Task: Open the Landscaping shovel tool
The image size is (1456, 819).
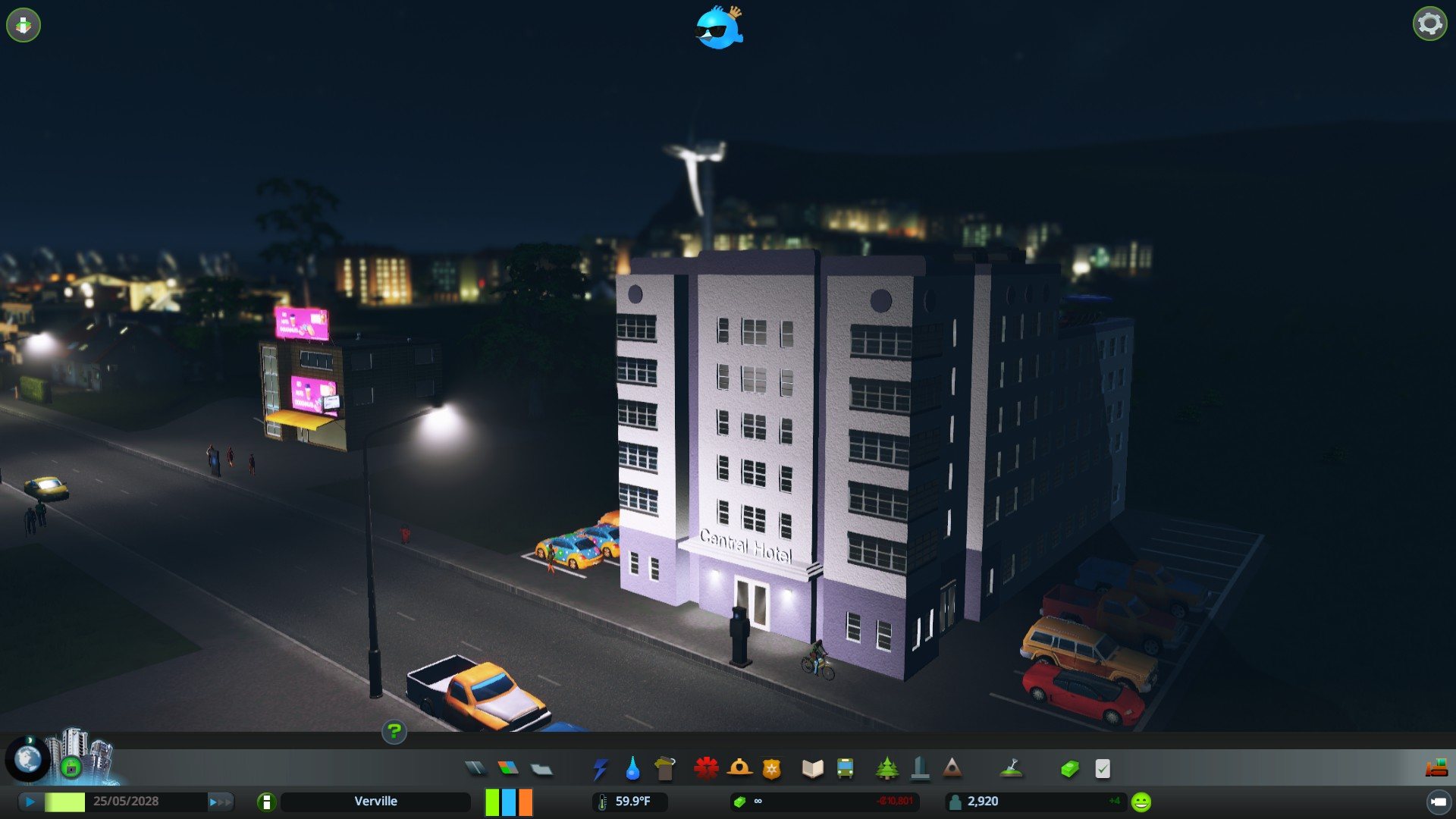Action: pos(1012,769)
